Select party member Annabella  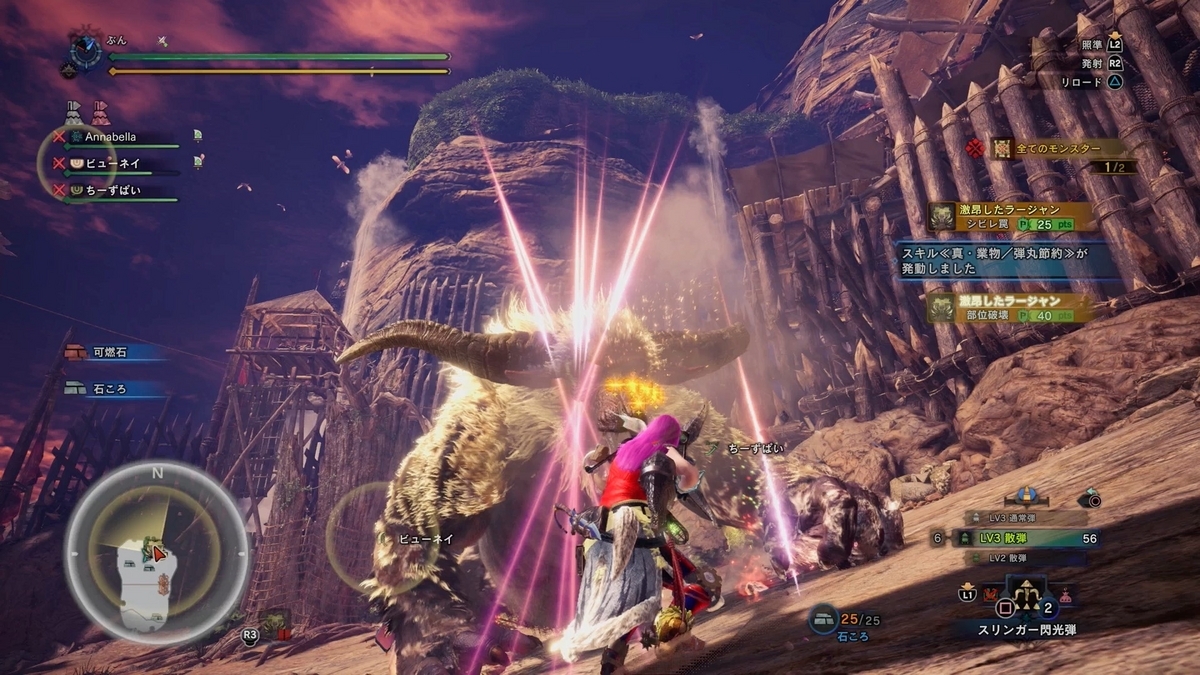[110, 137]
